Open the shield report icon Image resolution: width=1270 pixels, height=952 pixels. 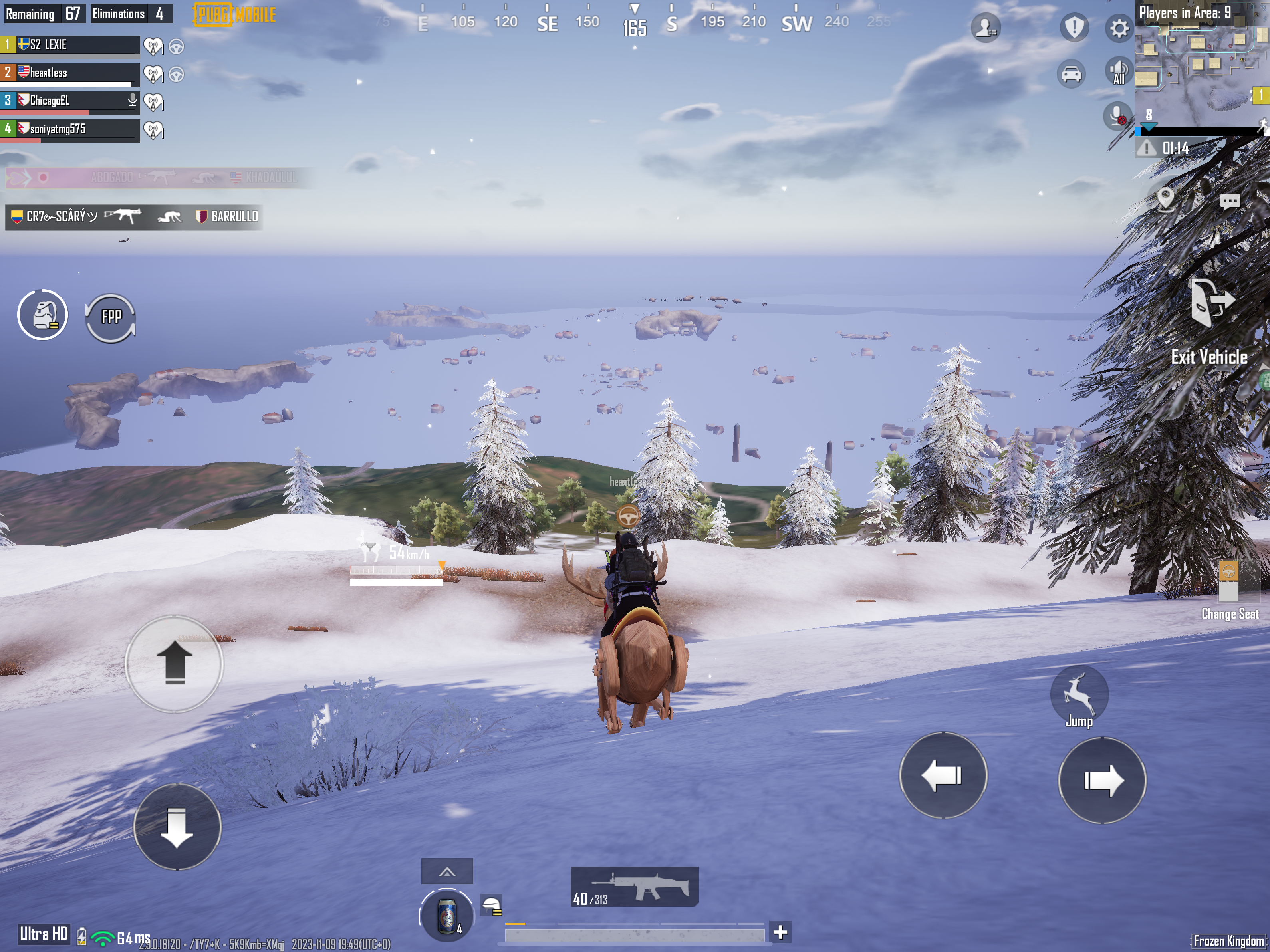coord(1074,27)
